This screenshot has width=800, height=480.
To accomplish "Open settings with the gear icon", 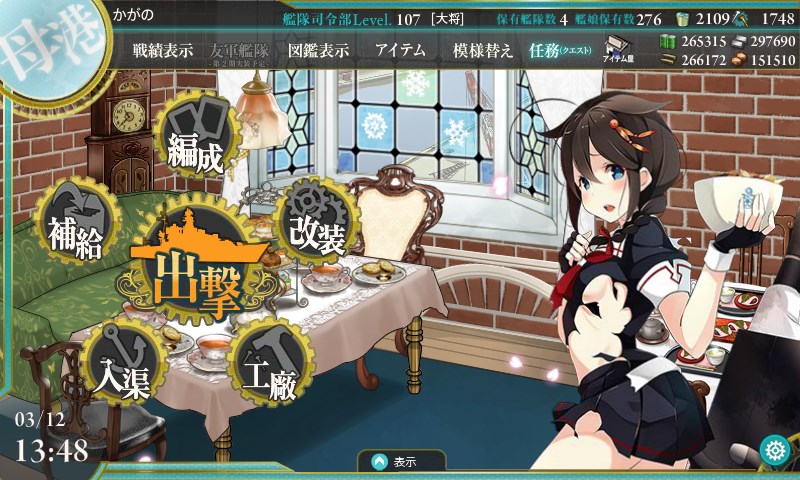I will (x=773, y=449).
